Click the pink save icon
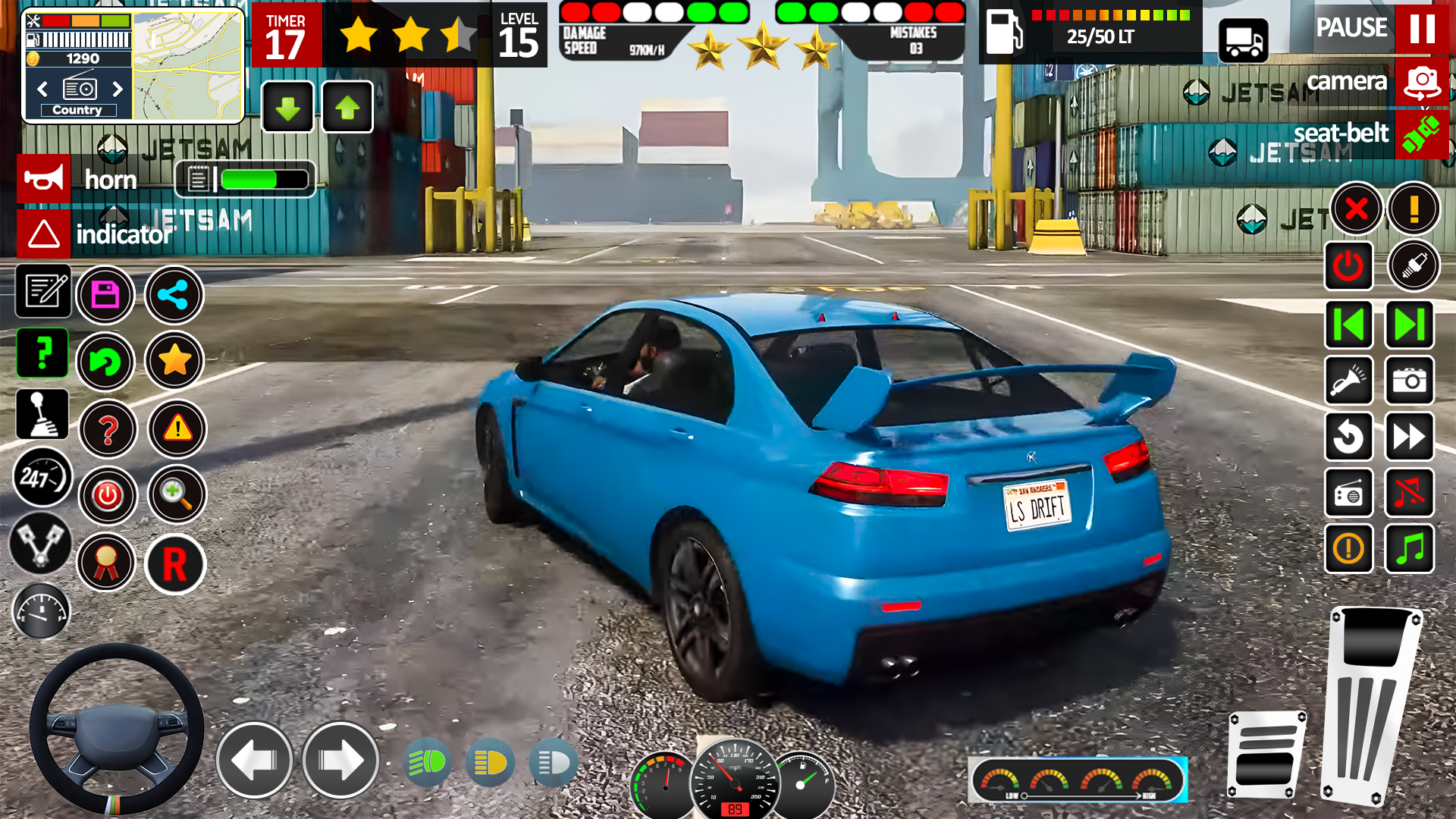The height and width of the screenshot is (819, 1456). (107, 295)
